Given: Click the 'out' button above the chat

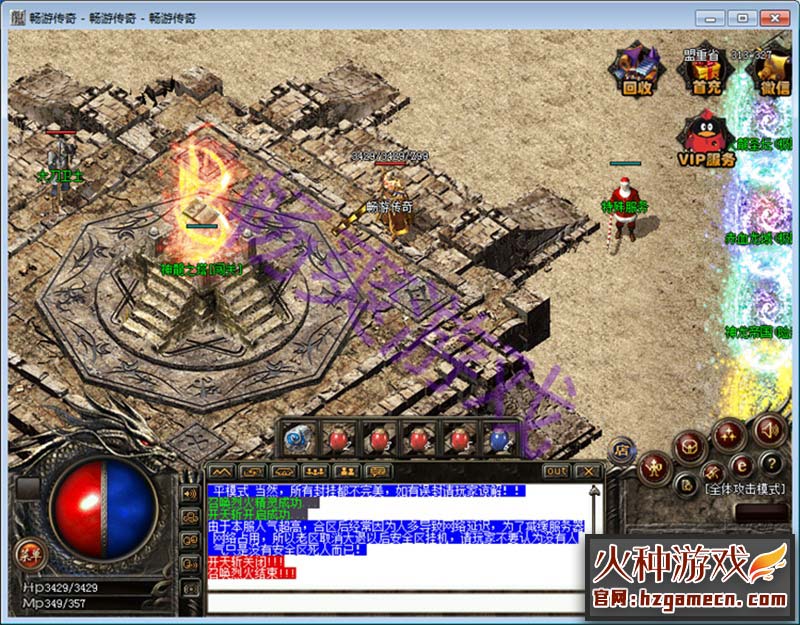Looking at the screenshot, I should coord(556,470).
